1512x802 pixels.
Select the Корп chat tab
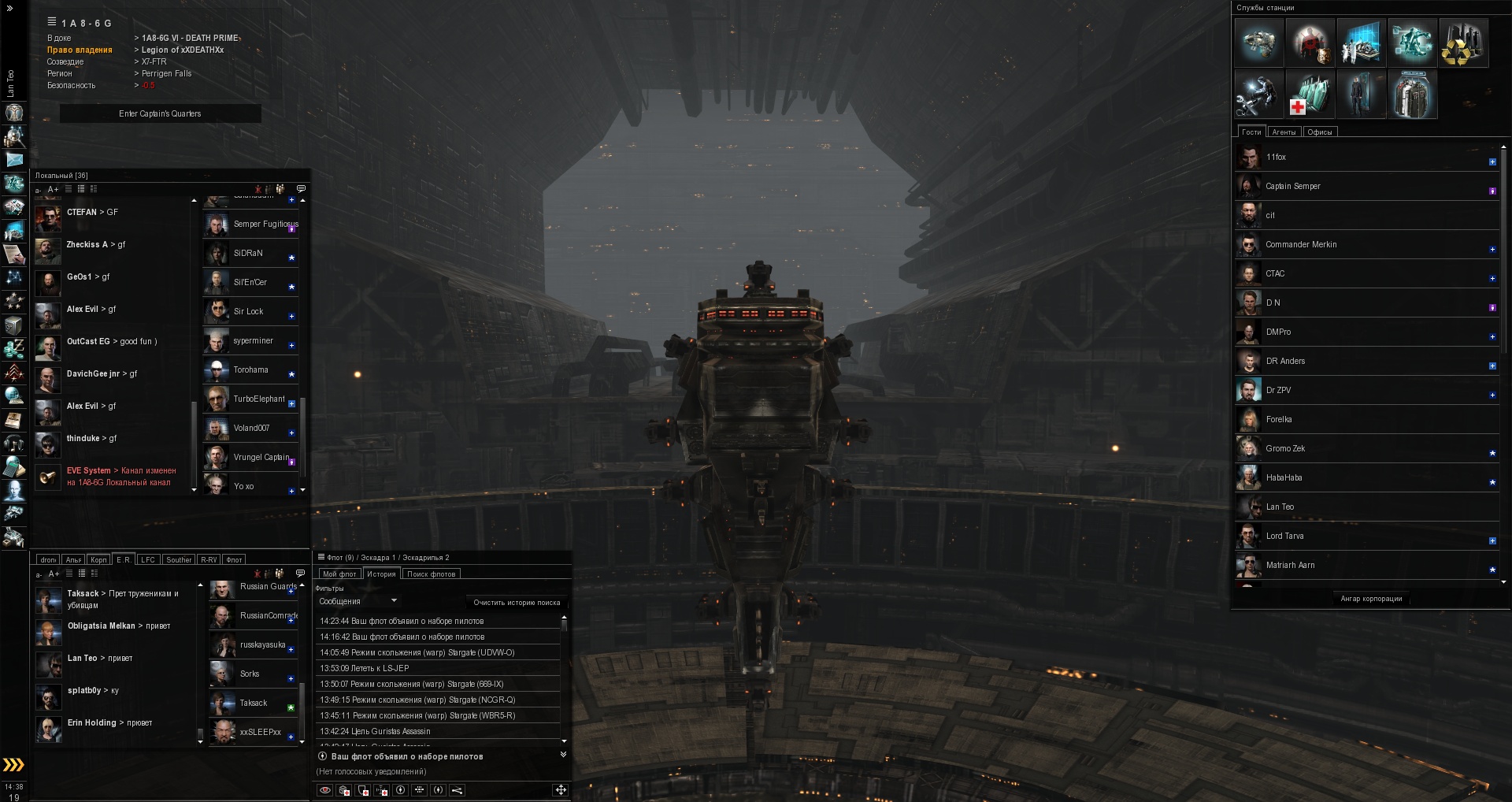(98, 560)
